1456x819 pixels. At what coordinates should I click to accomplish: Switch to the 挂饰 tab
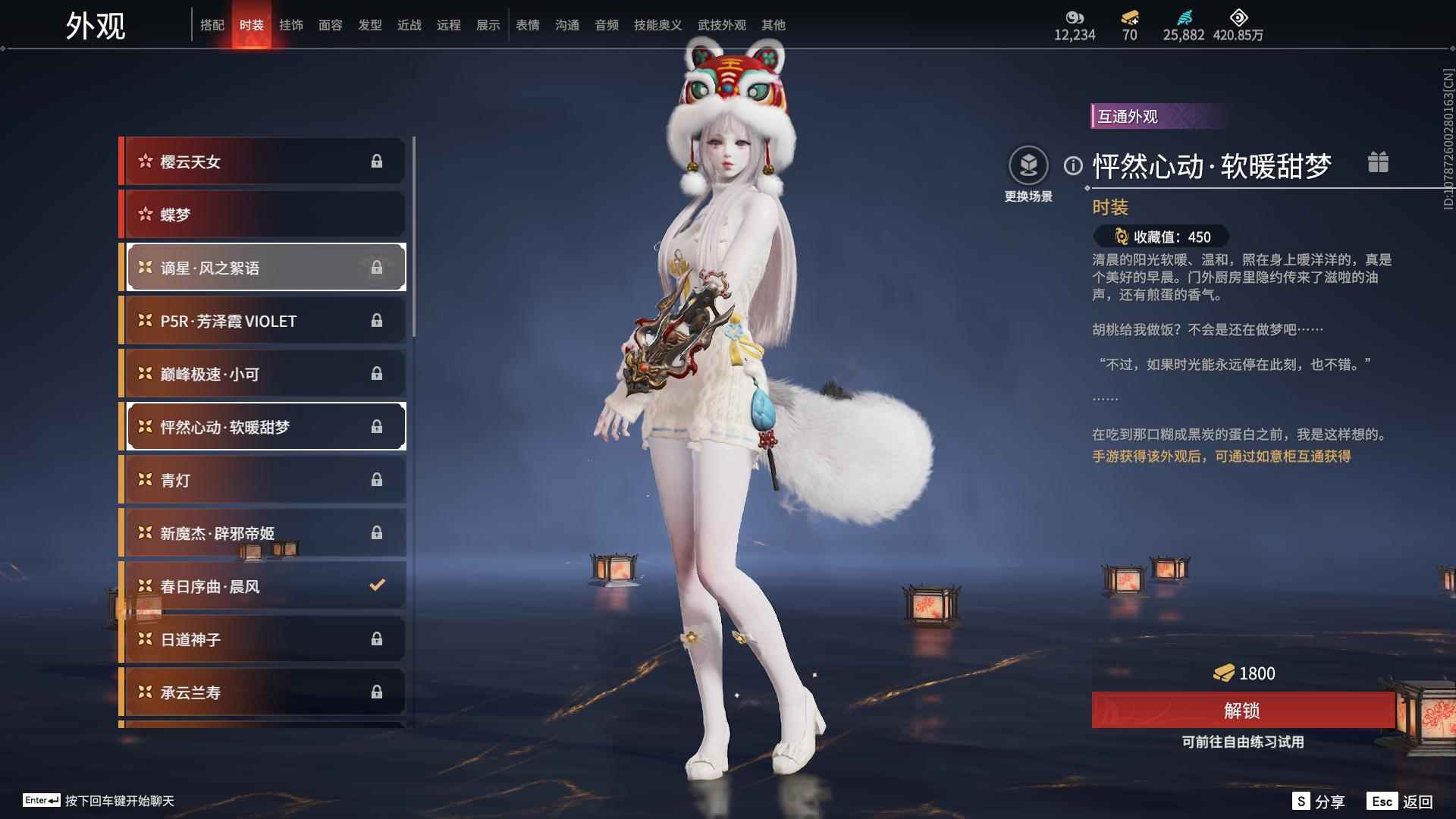coord(291,25)
